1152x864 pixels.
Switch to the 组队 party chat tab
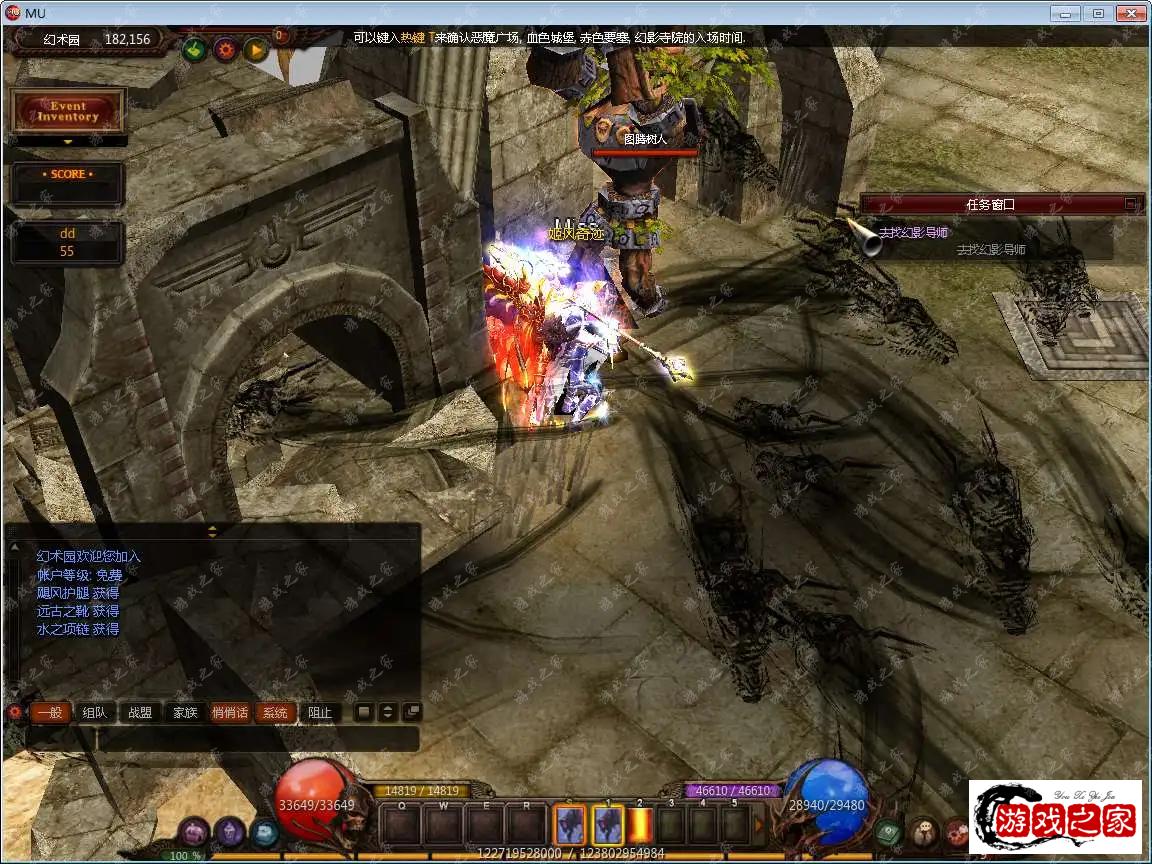(x=94, y=713)
